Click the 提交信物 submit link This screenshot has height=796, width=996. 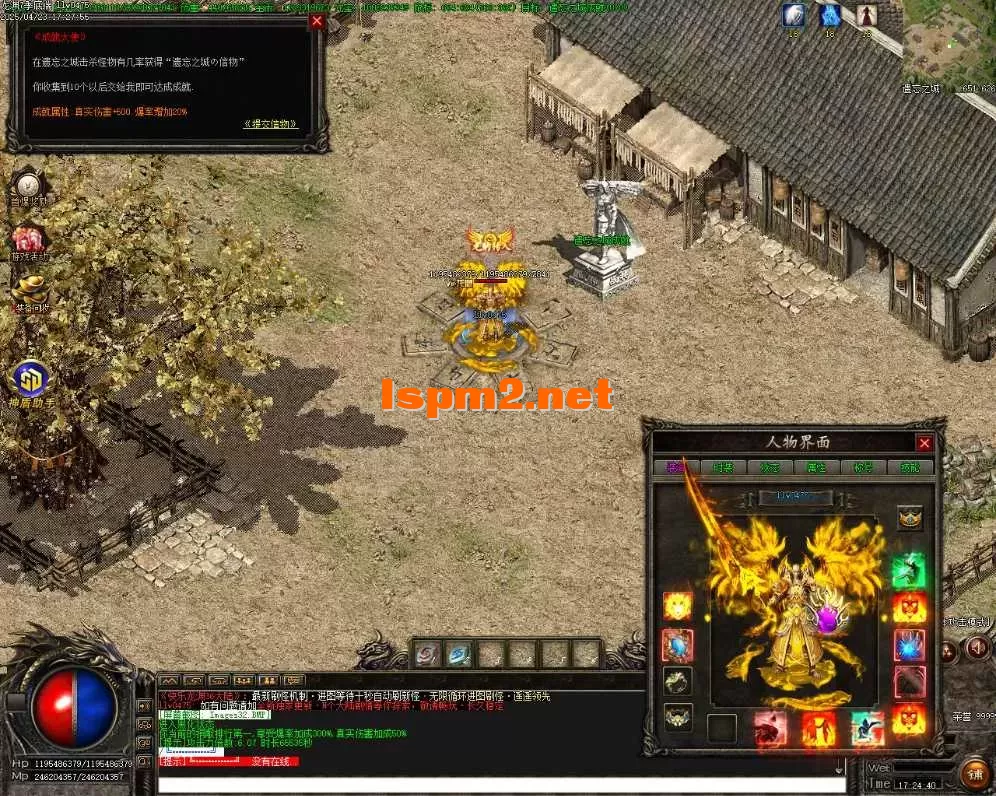[x=270, y=124]
